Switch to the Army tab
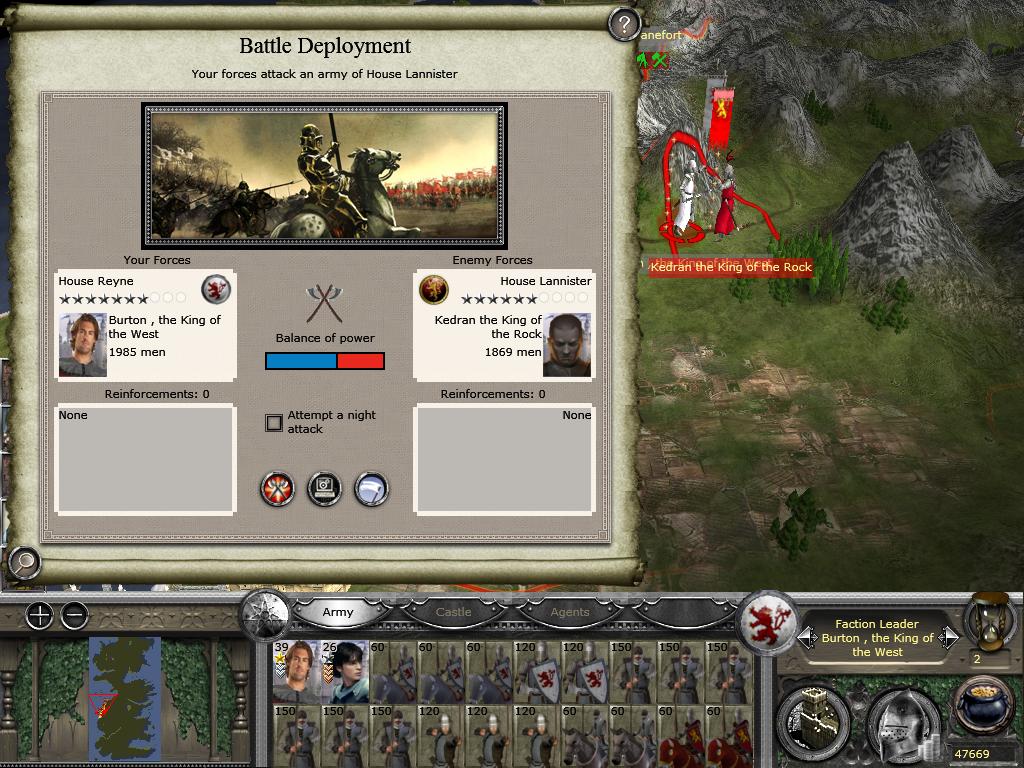The image size is (1024, 768). [x=338, y=612]
